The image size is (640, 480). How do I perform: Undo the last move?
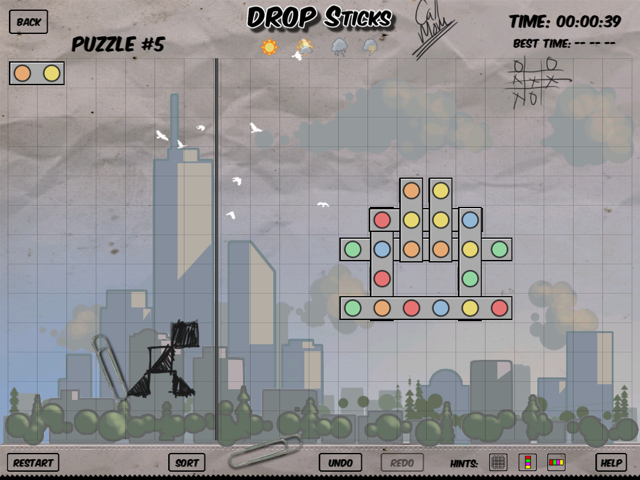pos(340,463)
